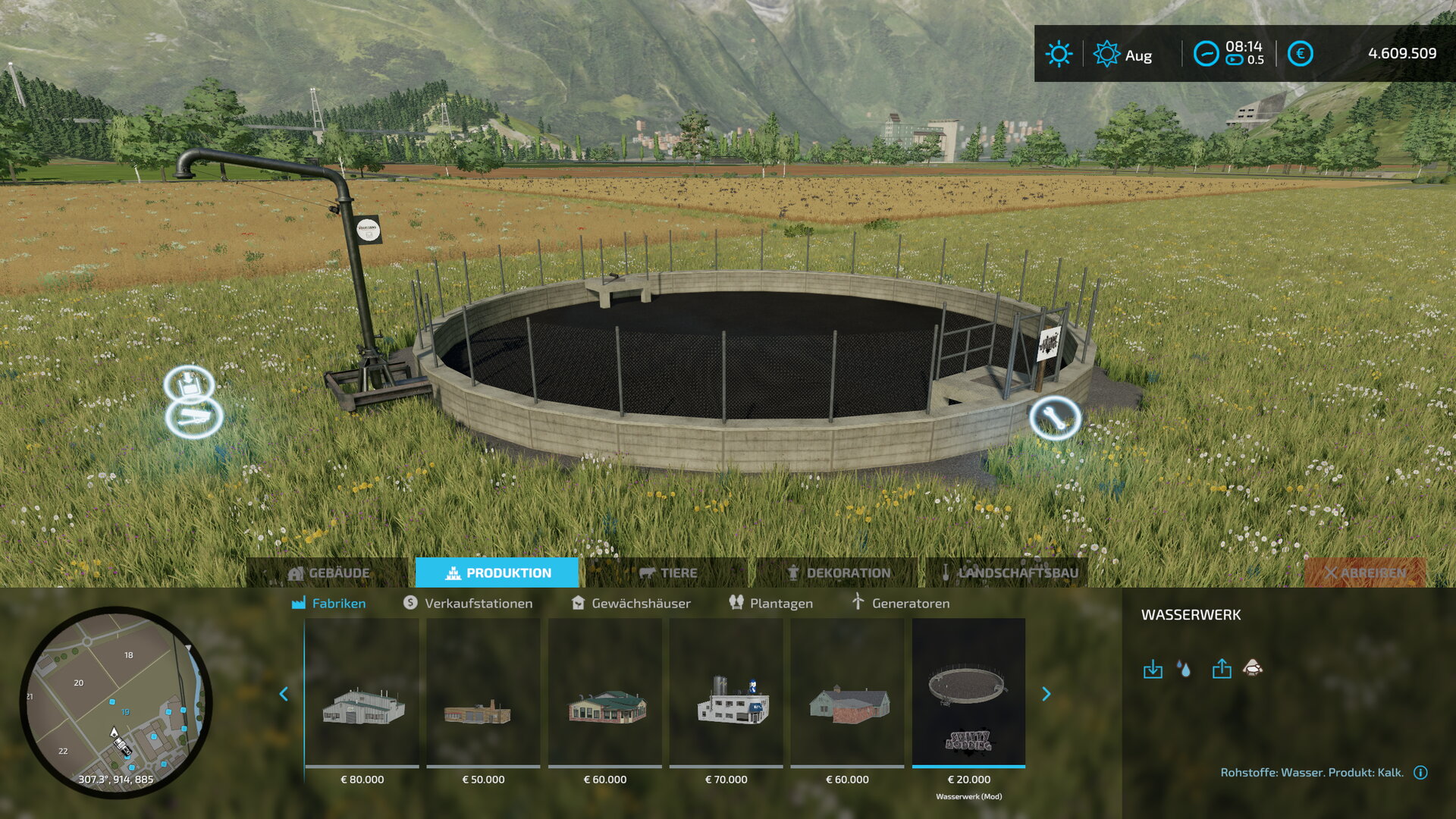
Task: Show the Verkaufstationen subcategory
Action: [x=468, y=604]
